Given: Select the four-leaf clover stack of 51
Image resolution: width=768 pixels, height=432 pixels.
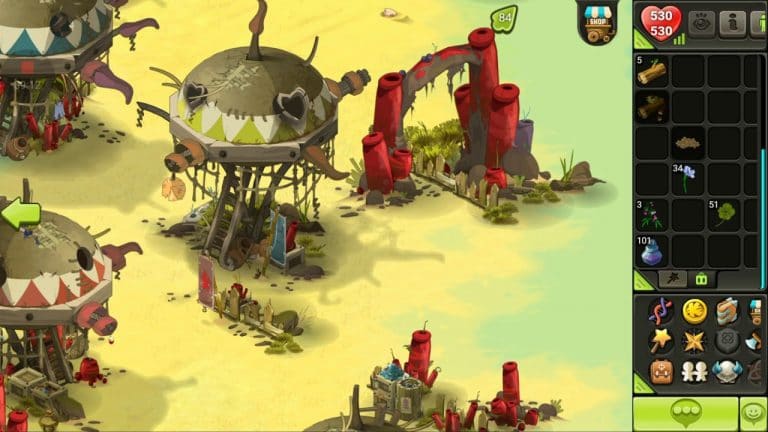Looking at the screenshot, I should click(724, 214).
